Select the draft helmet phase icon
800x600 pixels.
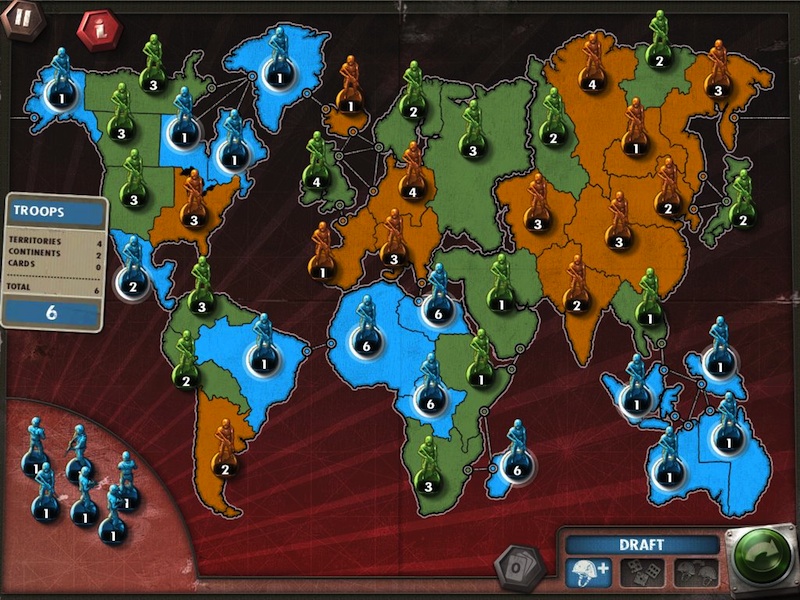[590, 572]
